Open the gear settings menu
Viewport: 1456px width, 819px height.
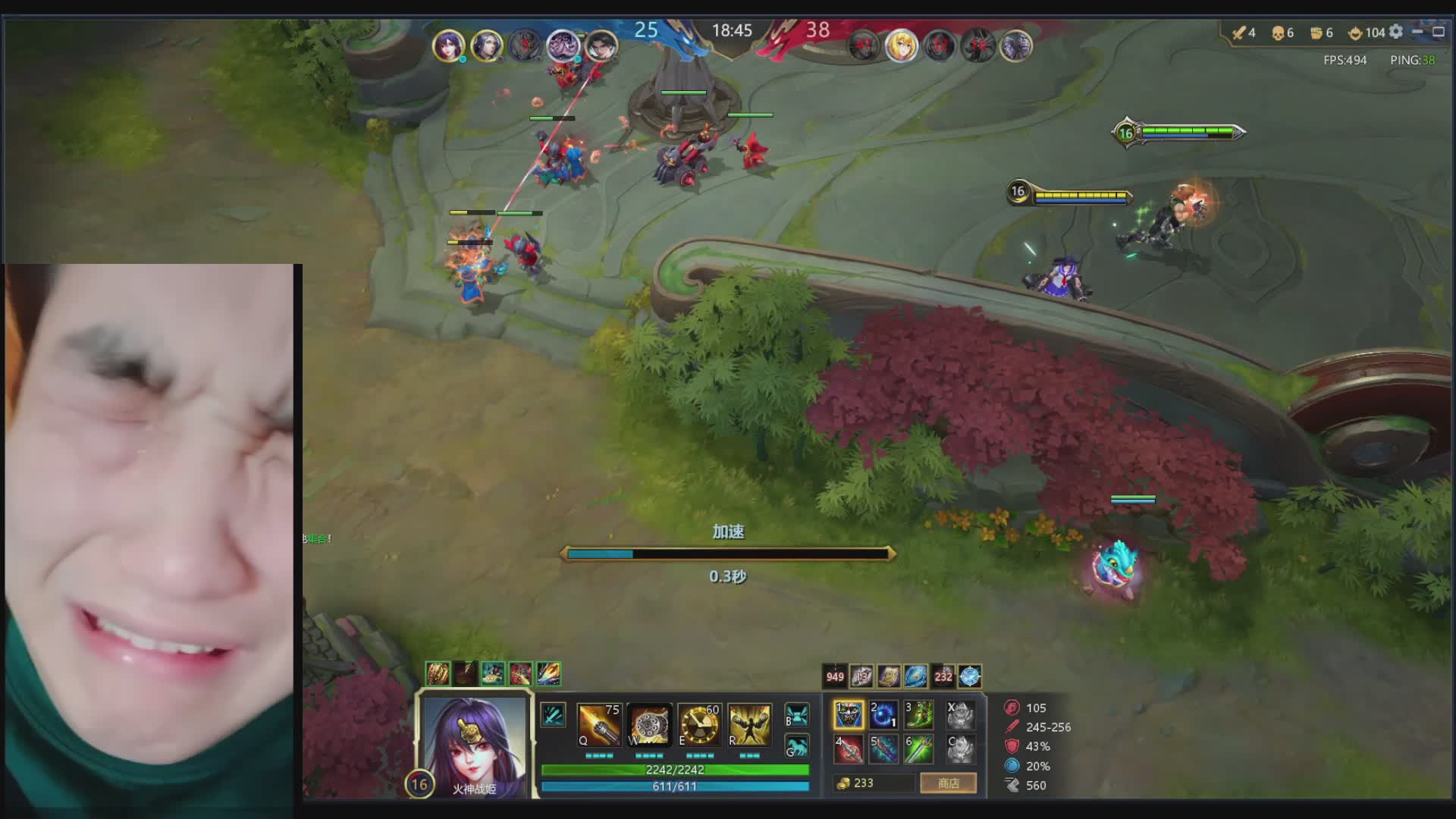coord(1396,32)
